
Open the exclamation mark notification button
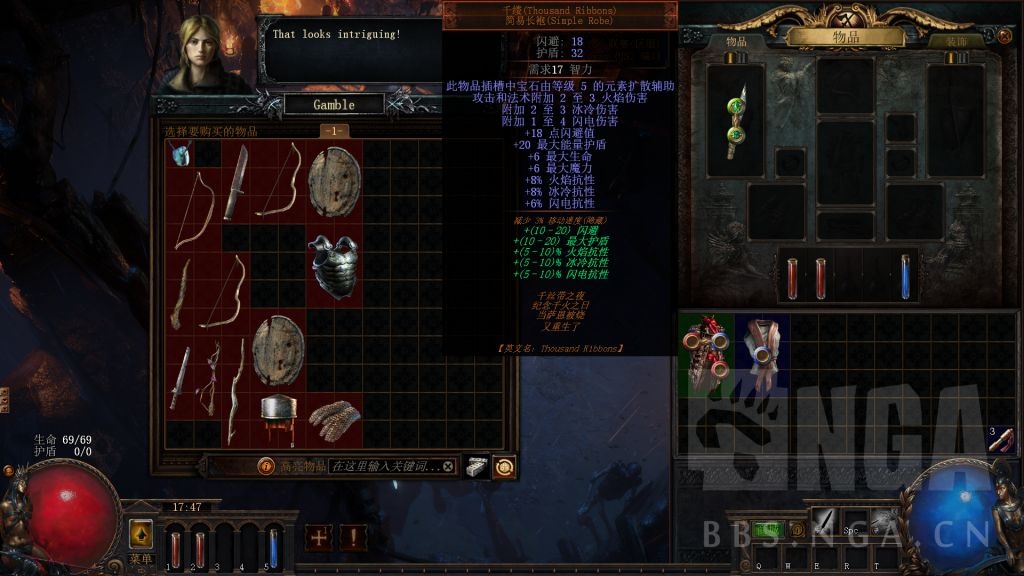352,537
